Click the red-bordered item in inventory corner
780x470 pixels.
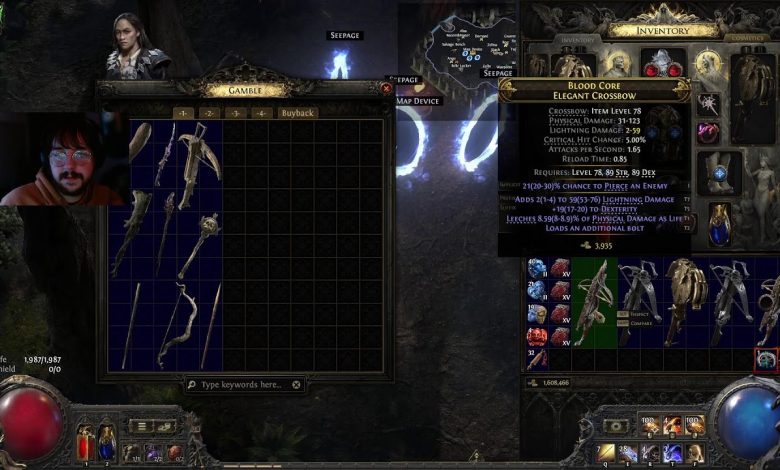pyautogui.click(x=766, y=359)
